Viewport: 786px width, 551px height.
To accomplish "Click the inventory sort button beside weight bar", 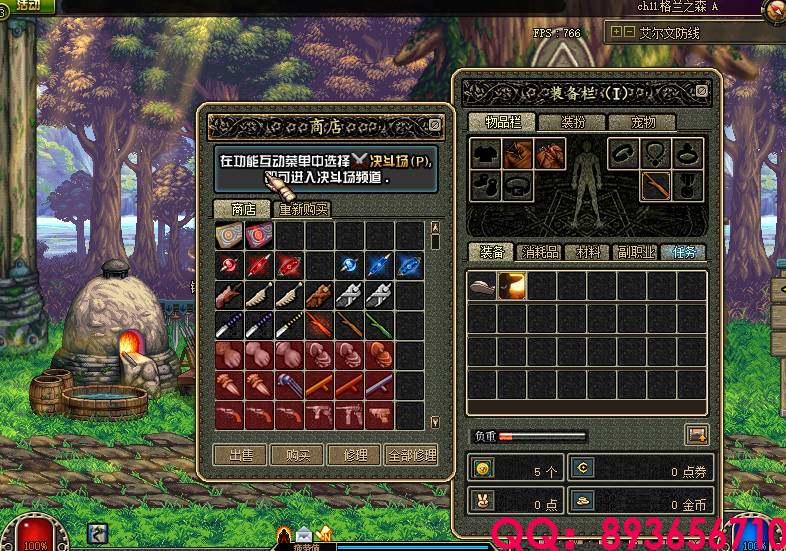I will tap(696, 435).
